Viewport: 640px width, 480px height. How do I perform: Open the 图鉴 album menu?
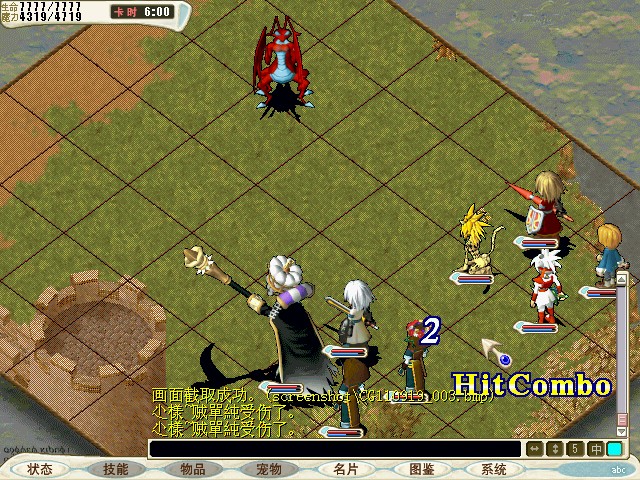pos(421,469)
